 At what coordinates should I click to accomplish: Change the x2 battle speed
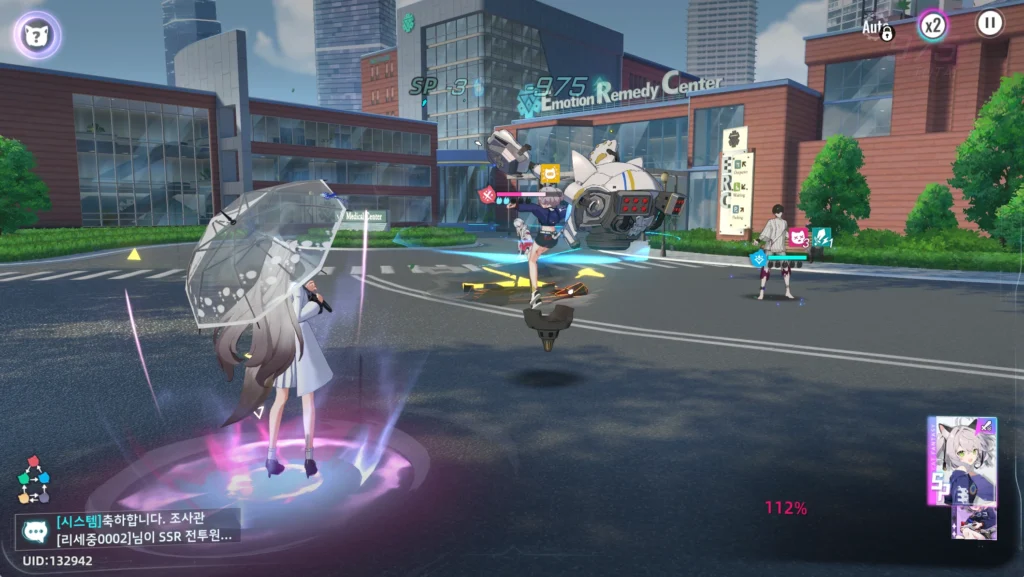932,26
